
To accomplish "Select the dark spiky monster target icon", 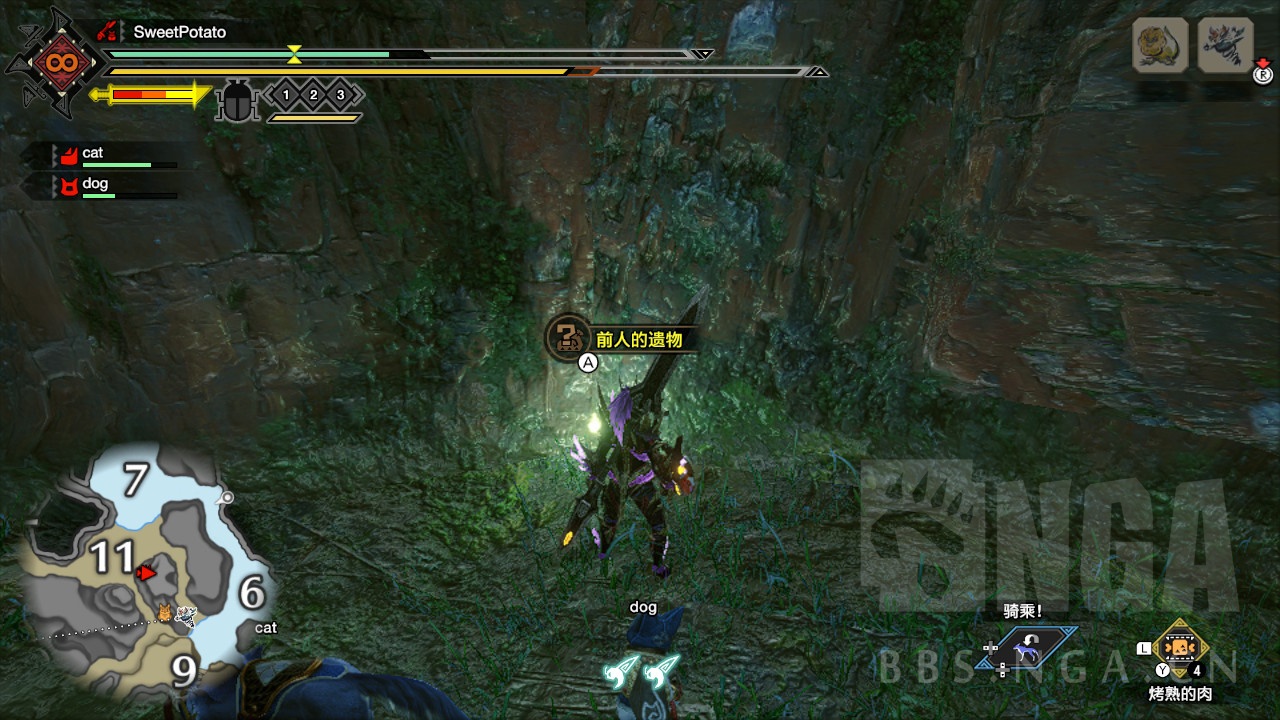I will (x=1225, y=45).
